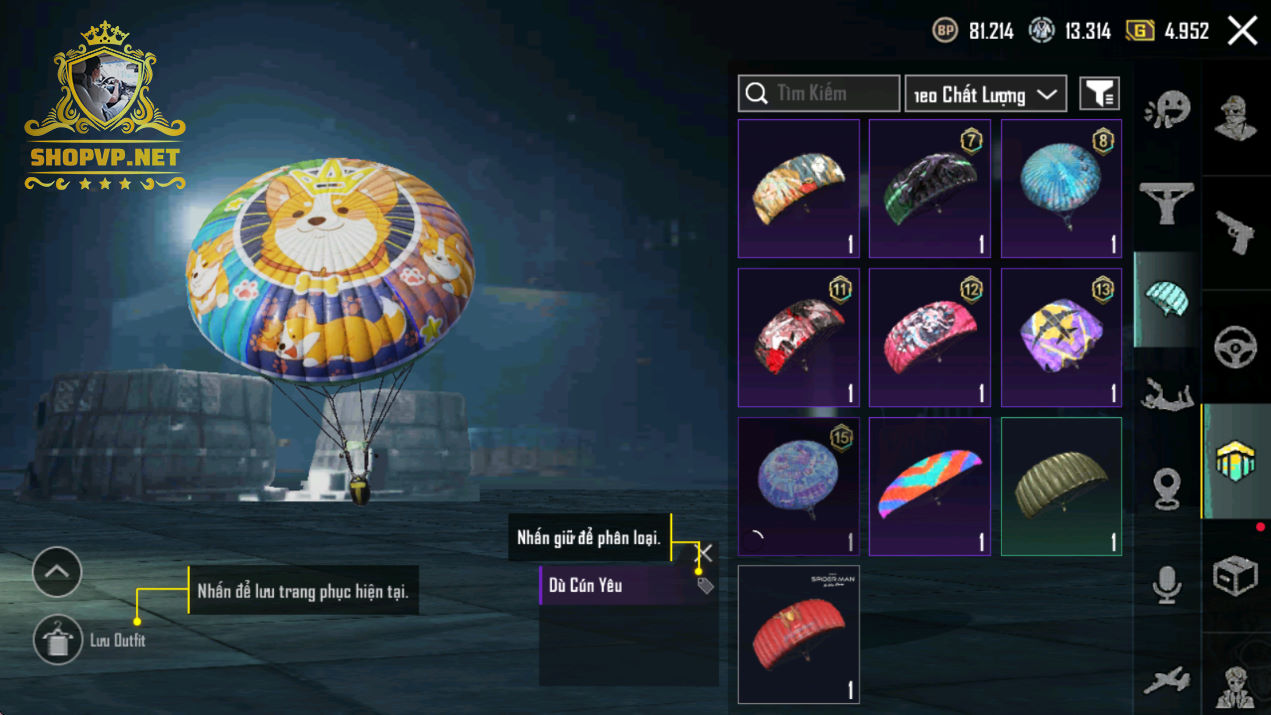Switch to the airplane skins tab
The height and width of the screenshot is (715, 1271).
(1167, 680)
